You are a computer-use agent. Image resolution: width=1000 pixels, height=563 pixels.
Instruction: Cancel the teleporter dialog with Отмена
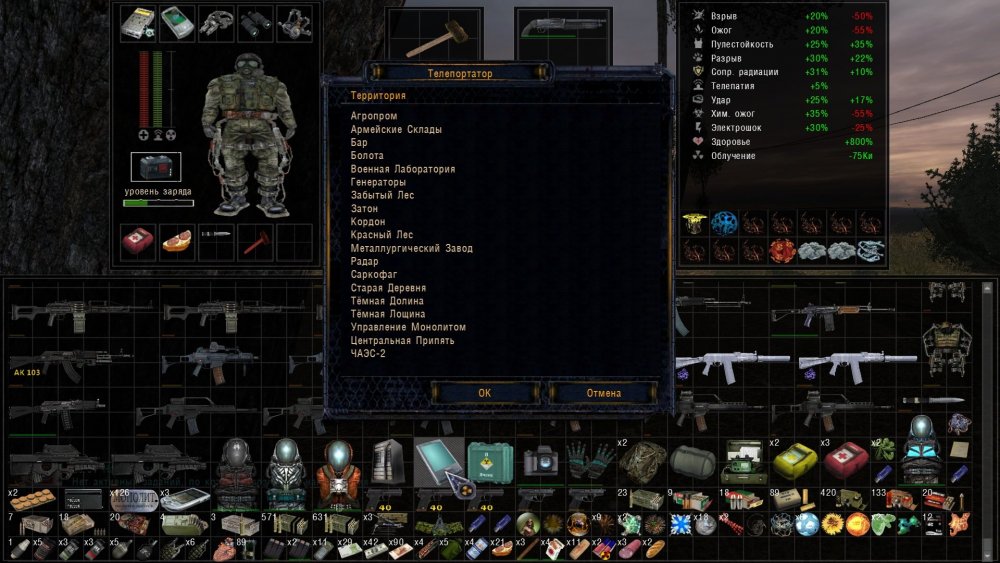(602, 393)
